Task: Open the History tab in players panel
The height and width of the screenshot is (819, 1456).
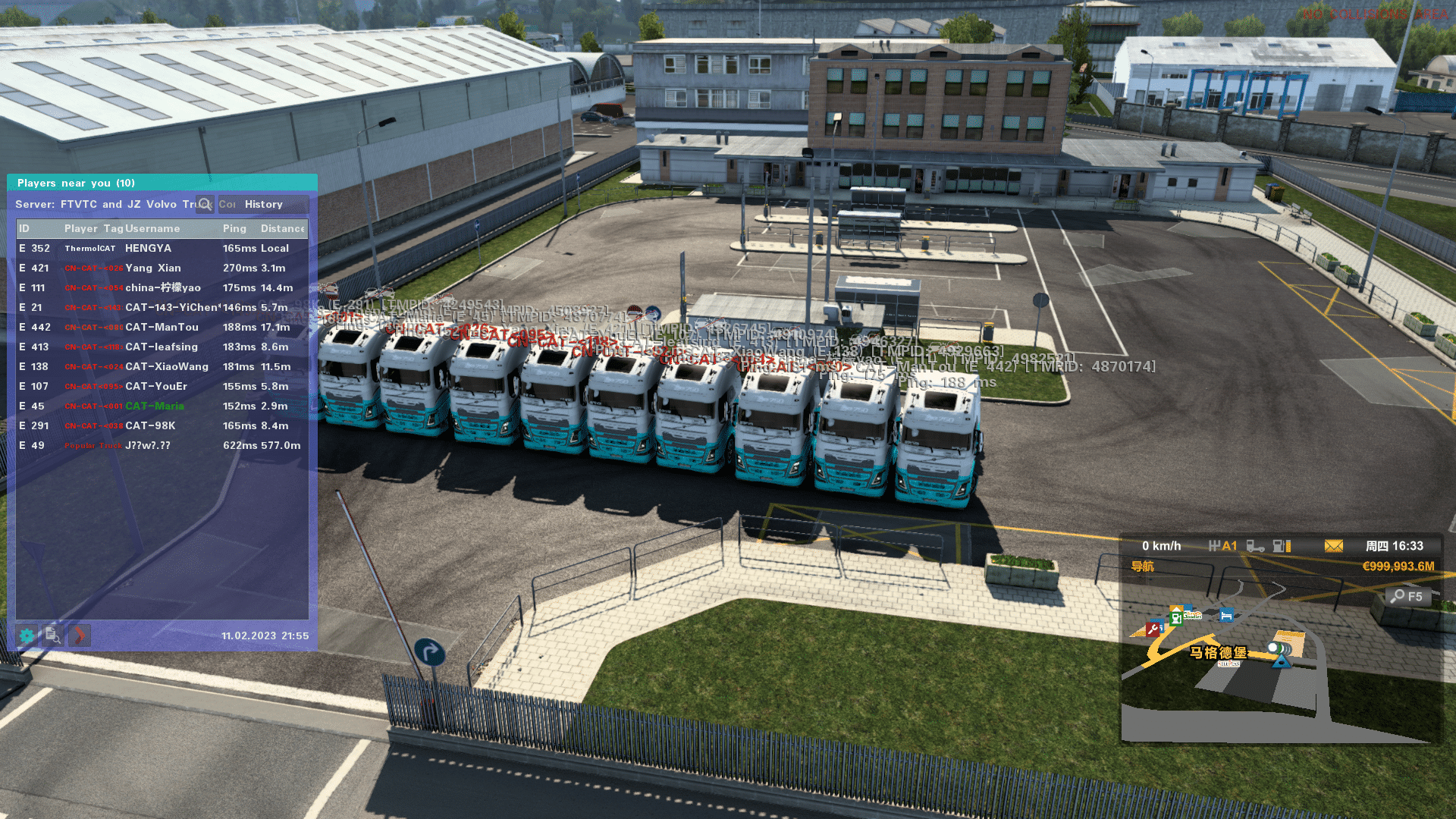Action: [264, 205]
